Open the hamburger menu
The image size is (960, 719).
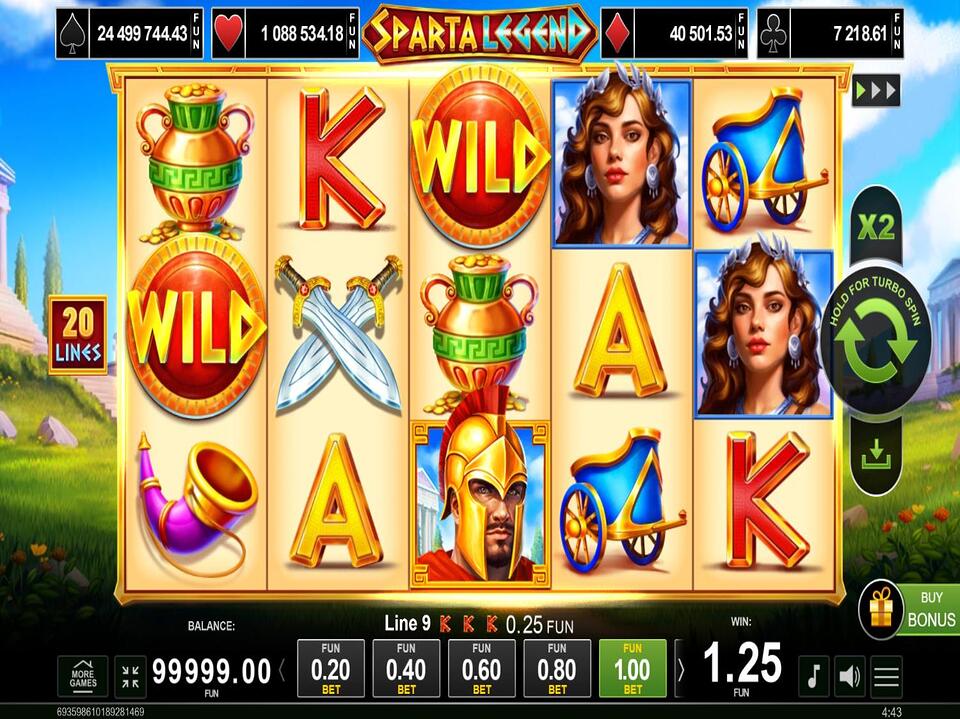point(887,677)
